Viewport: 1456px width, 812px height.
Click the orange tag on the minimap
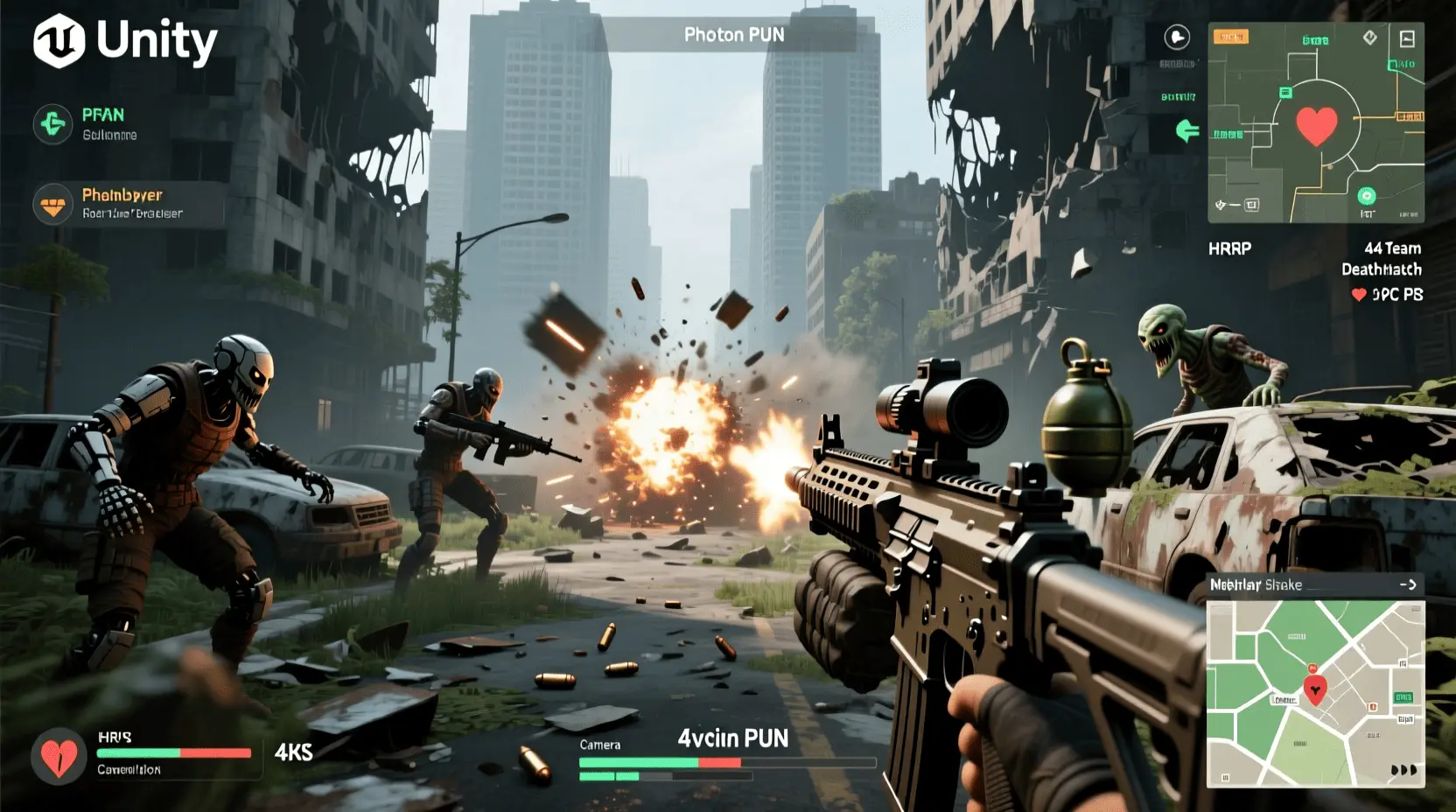coord(1230,37)
